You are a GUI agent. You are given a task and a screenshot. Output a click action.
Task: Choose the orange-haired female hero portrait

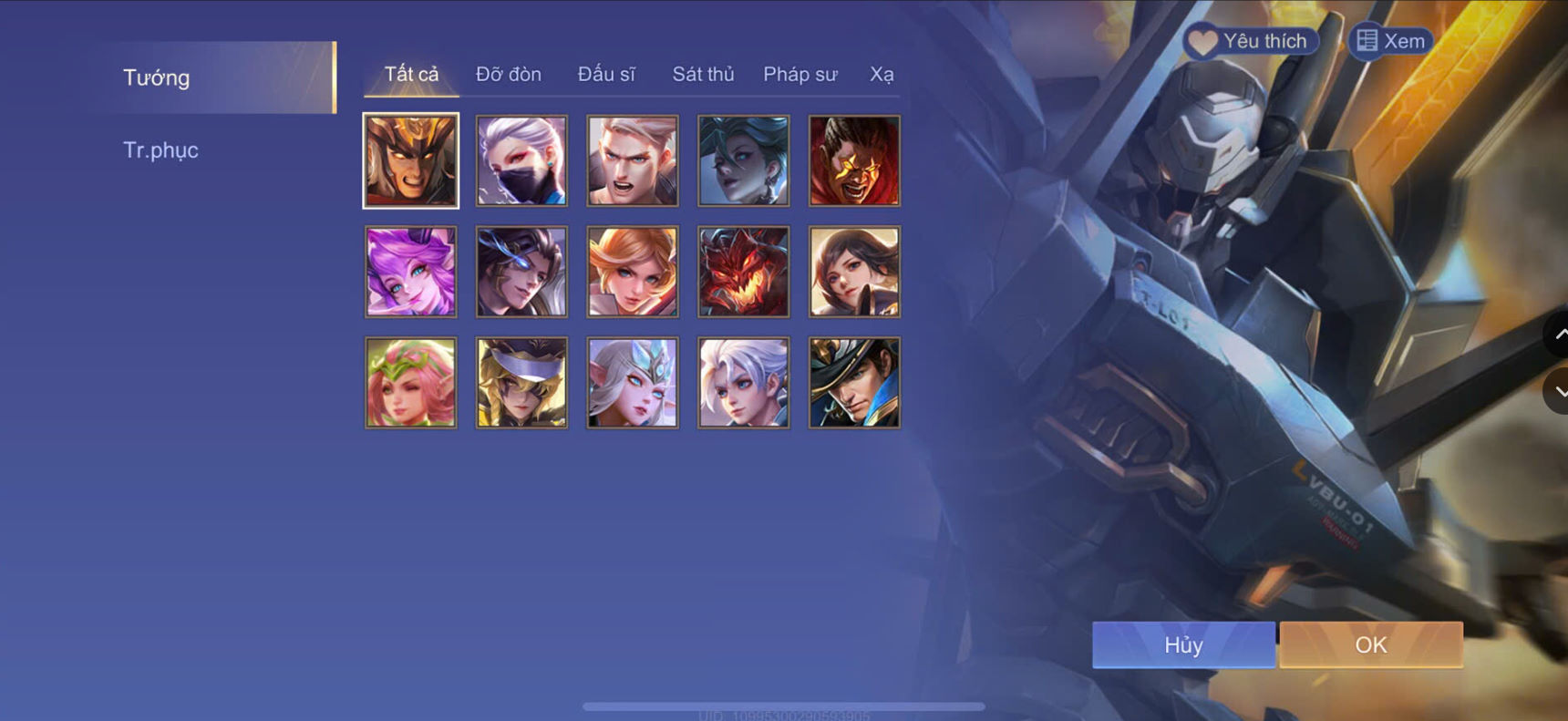pyautogui.click(x=632, y=271)
